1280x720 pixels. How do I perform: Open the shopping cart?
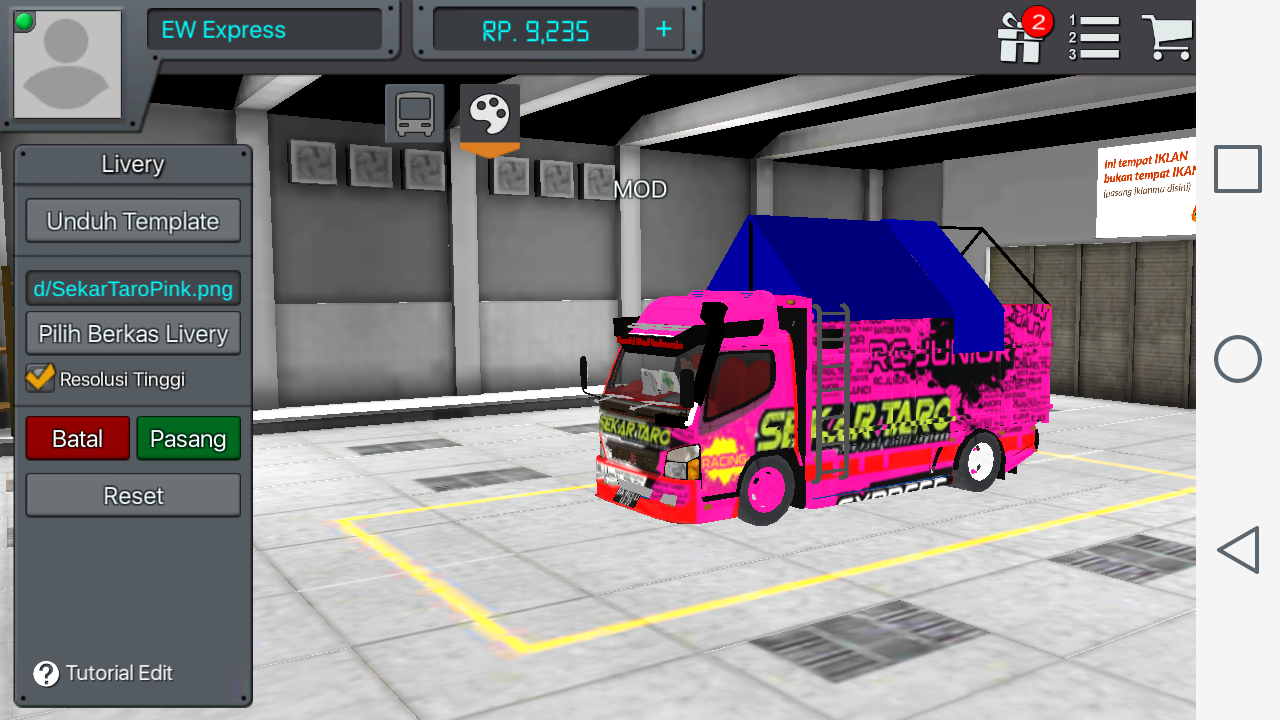point(1168,37)
